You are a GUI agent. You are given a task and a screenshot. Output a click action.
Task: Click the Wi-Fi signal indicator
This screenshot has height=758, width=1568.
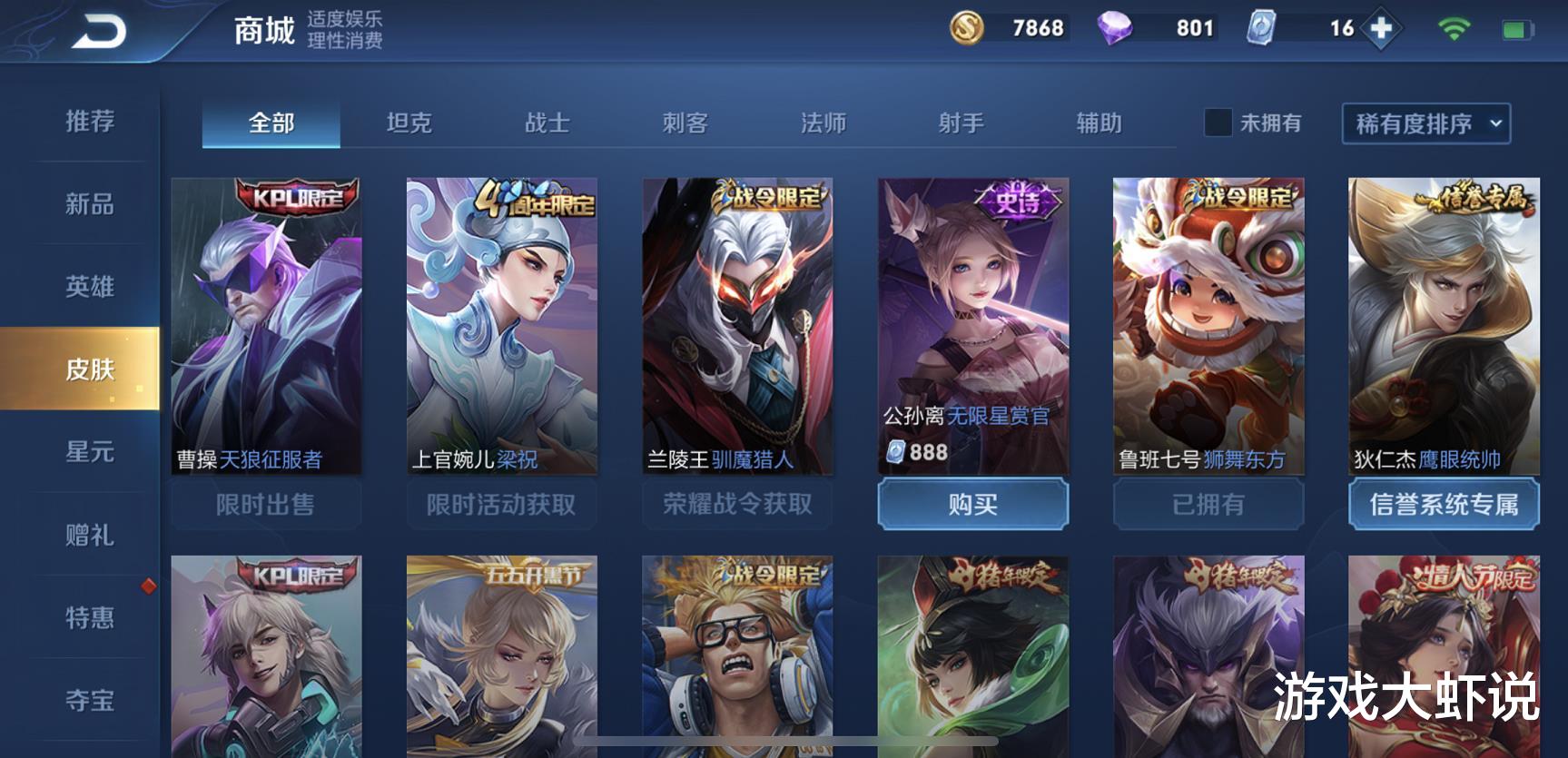pyautogui.click(x=1455, y=28)
